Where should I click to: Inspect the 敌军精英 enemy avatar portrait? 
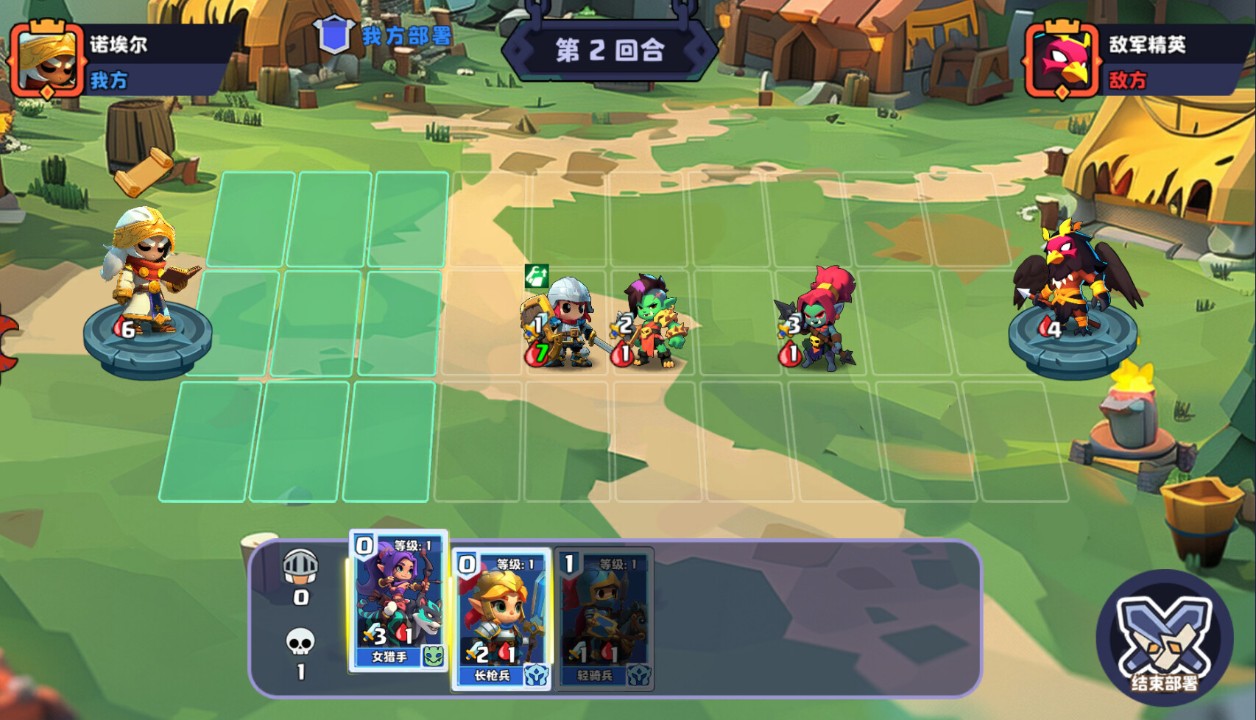(x=1062, y=61)
